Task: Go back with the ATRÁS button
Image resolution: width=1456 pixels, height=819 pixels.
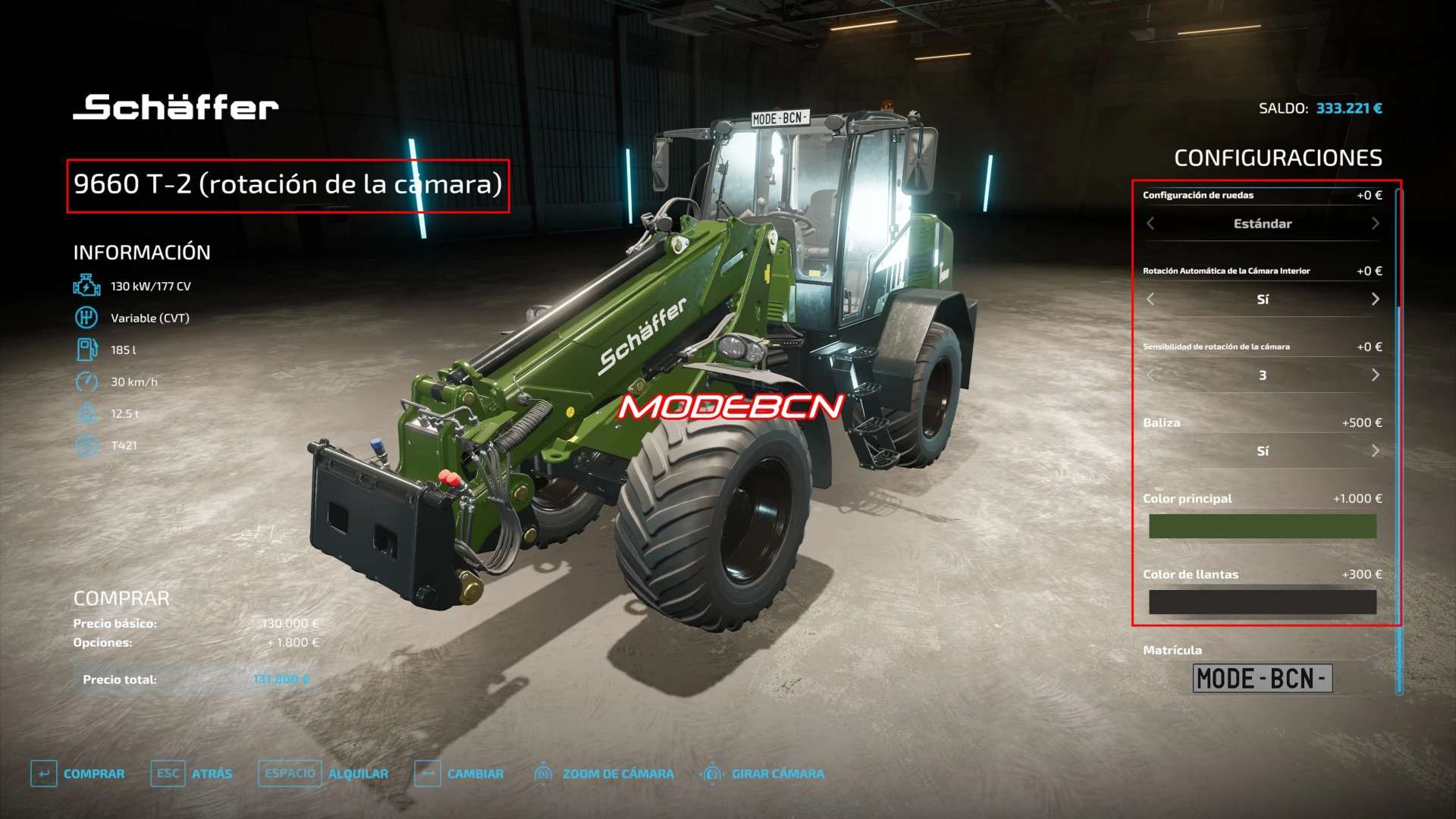Action: tap(193, 773)
